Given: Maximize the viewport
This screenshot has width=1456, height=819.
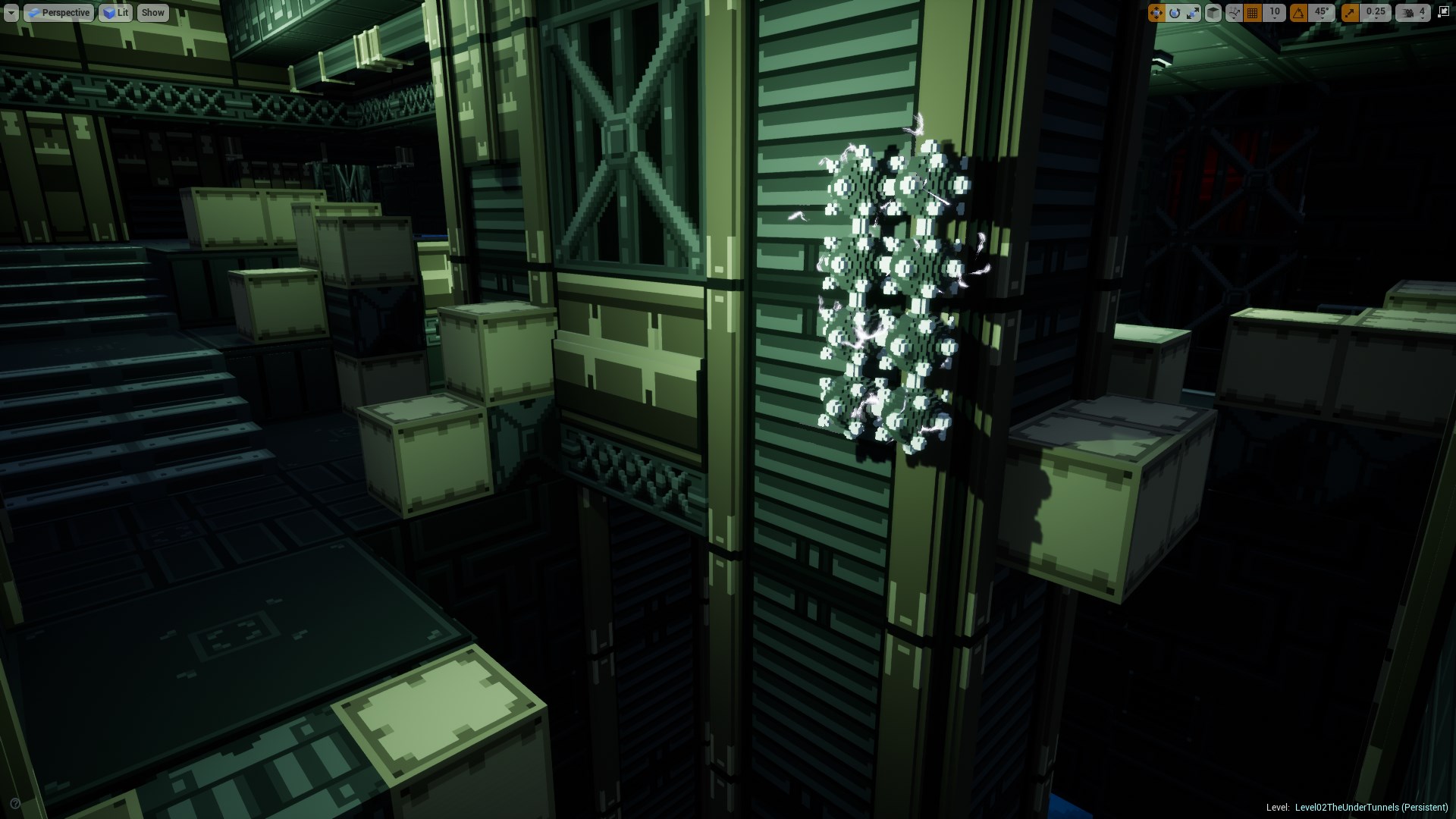Looking at the screenshot, I should [1445, 12].
